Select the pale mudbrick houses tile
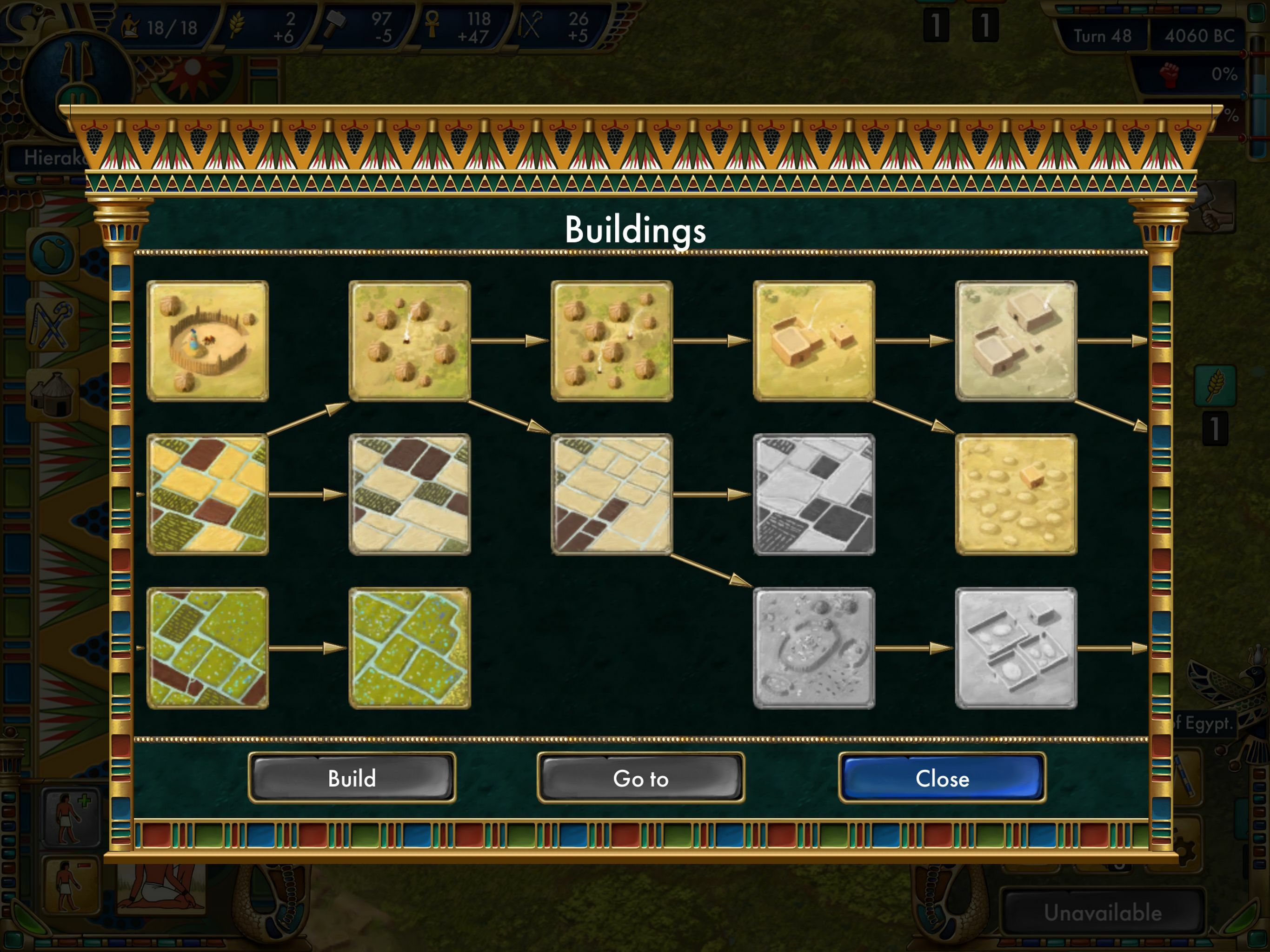The height and width of the screenshot is (952, 1270). coord(1016,341)
